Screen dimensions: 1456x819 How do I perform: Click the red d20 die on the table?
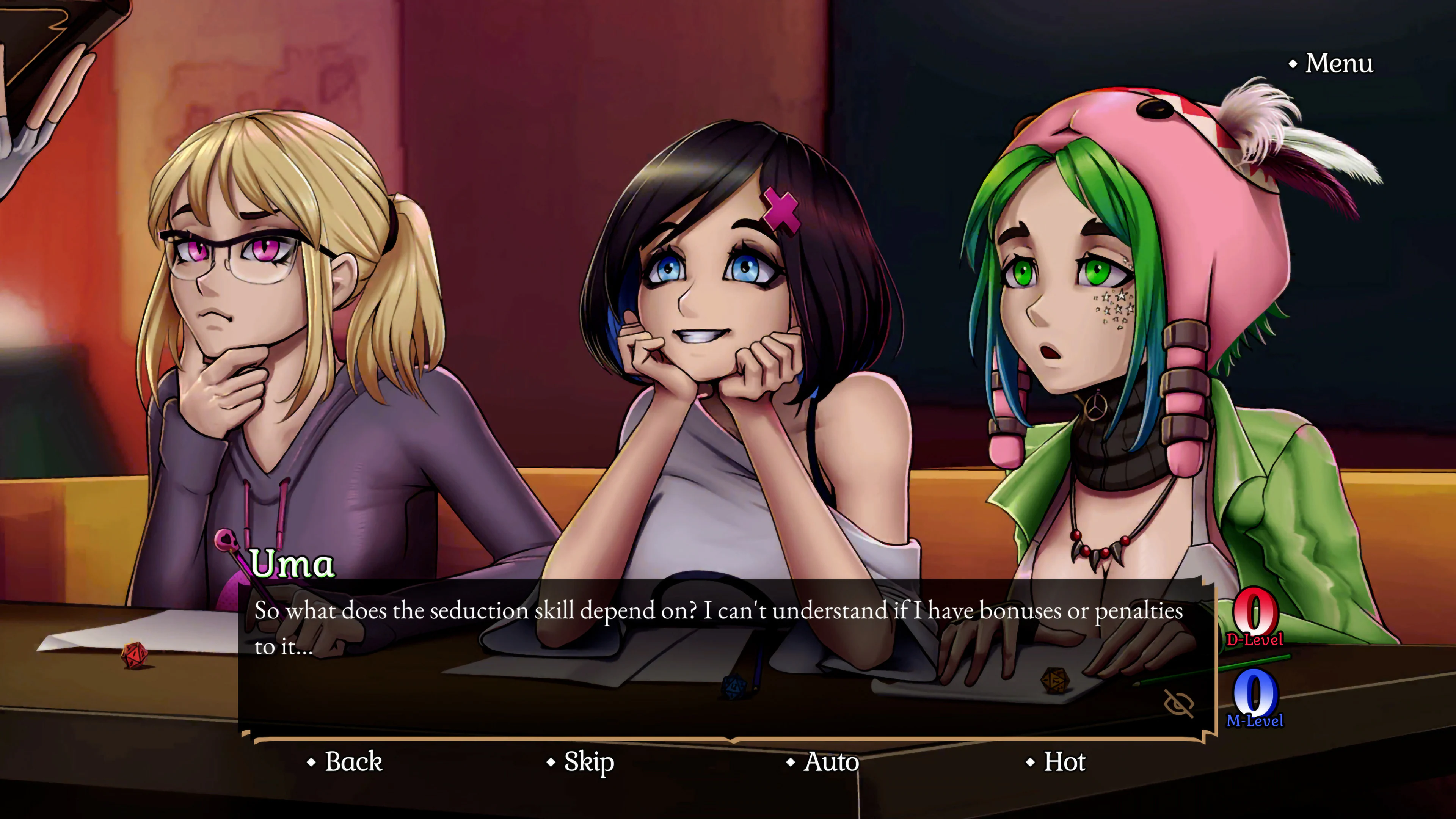(135, 656)
